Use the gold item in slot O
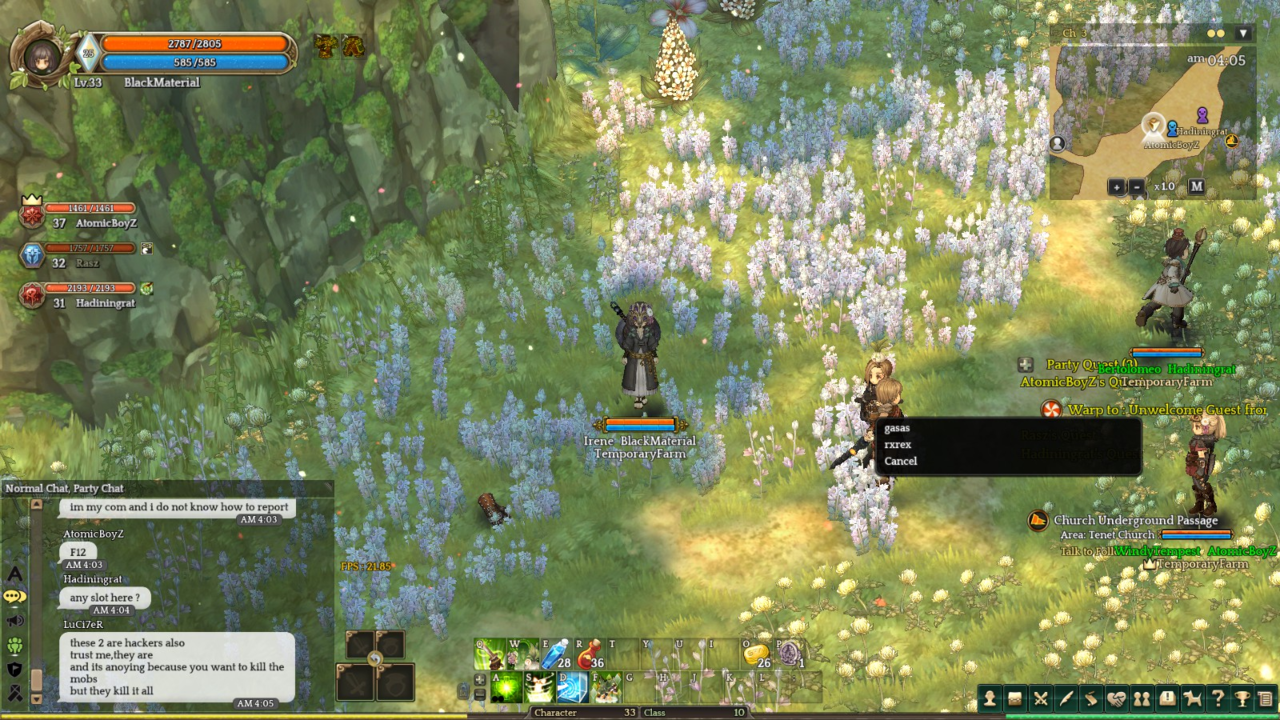The image size is (1280, 720). [x=755, y=655]
